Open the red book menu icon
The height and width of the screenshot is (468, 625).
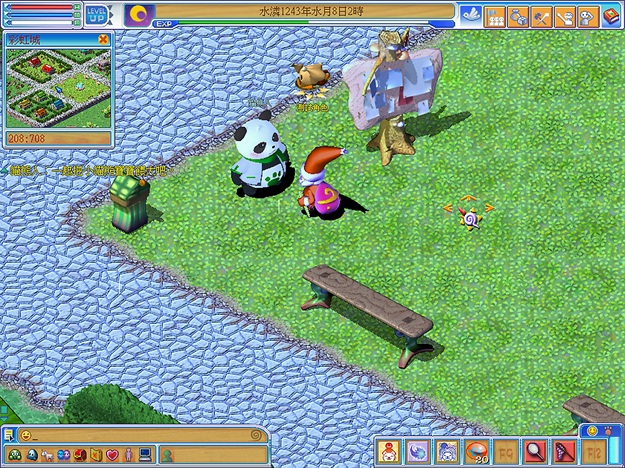coord(611,16)
